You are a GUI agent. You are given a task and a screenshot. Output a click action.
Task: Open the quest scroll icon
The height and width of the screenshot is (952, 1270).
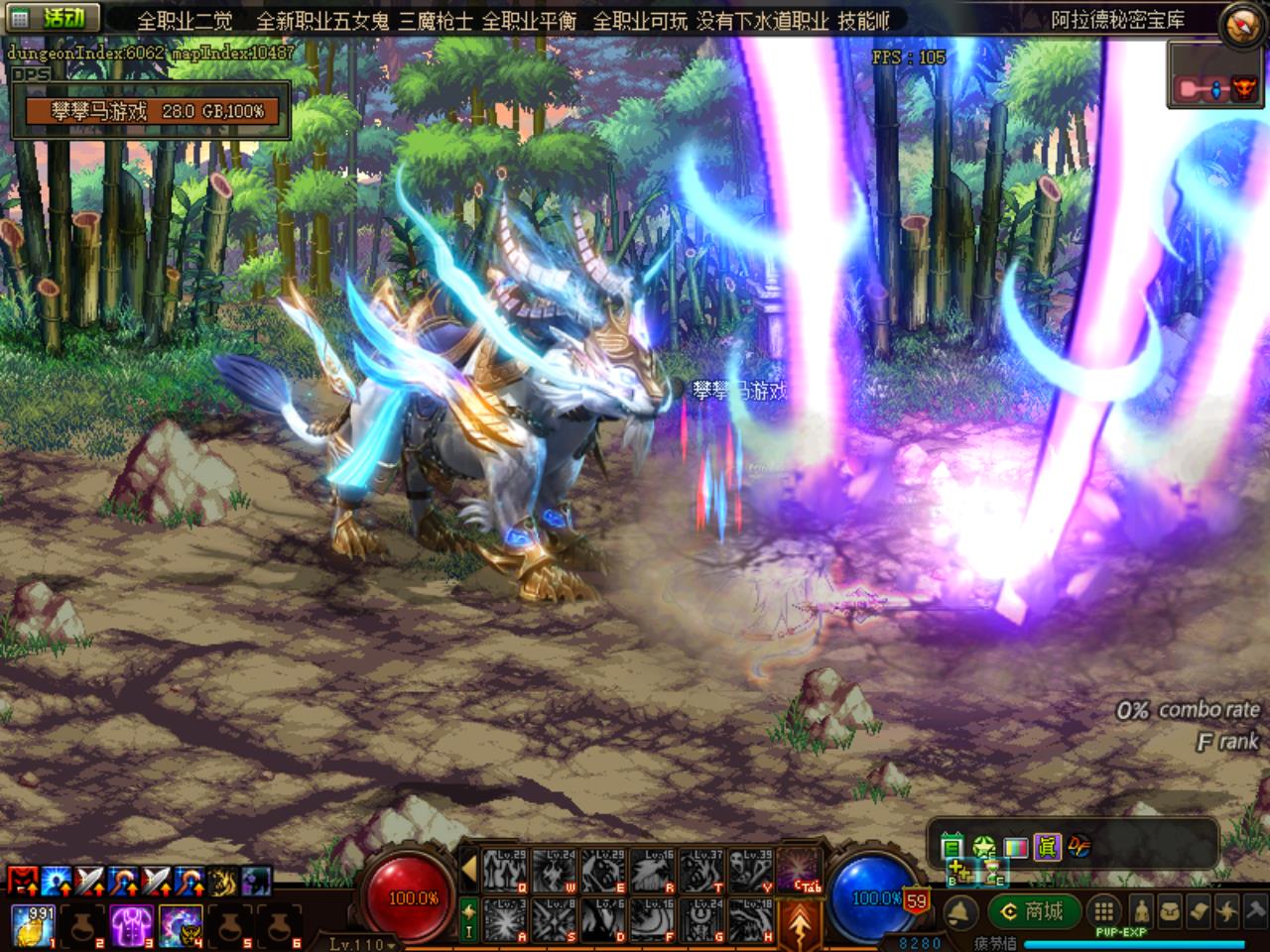[1200, 910]
